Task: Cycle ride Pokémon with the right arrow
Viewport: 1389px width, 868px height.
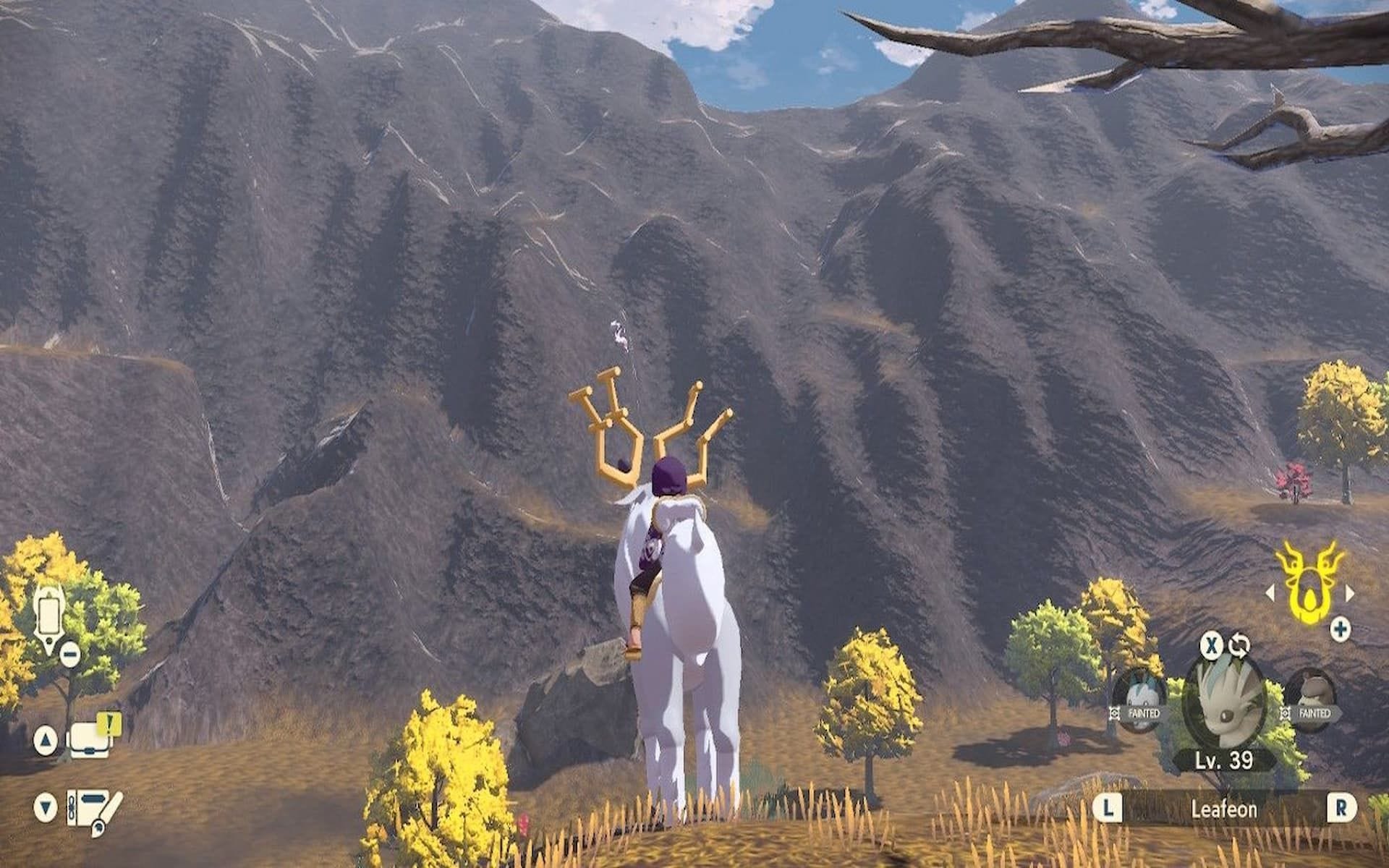Action: point(1350,593)
